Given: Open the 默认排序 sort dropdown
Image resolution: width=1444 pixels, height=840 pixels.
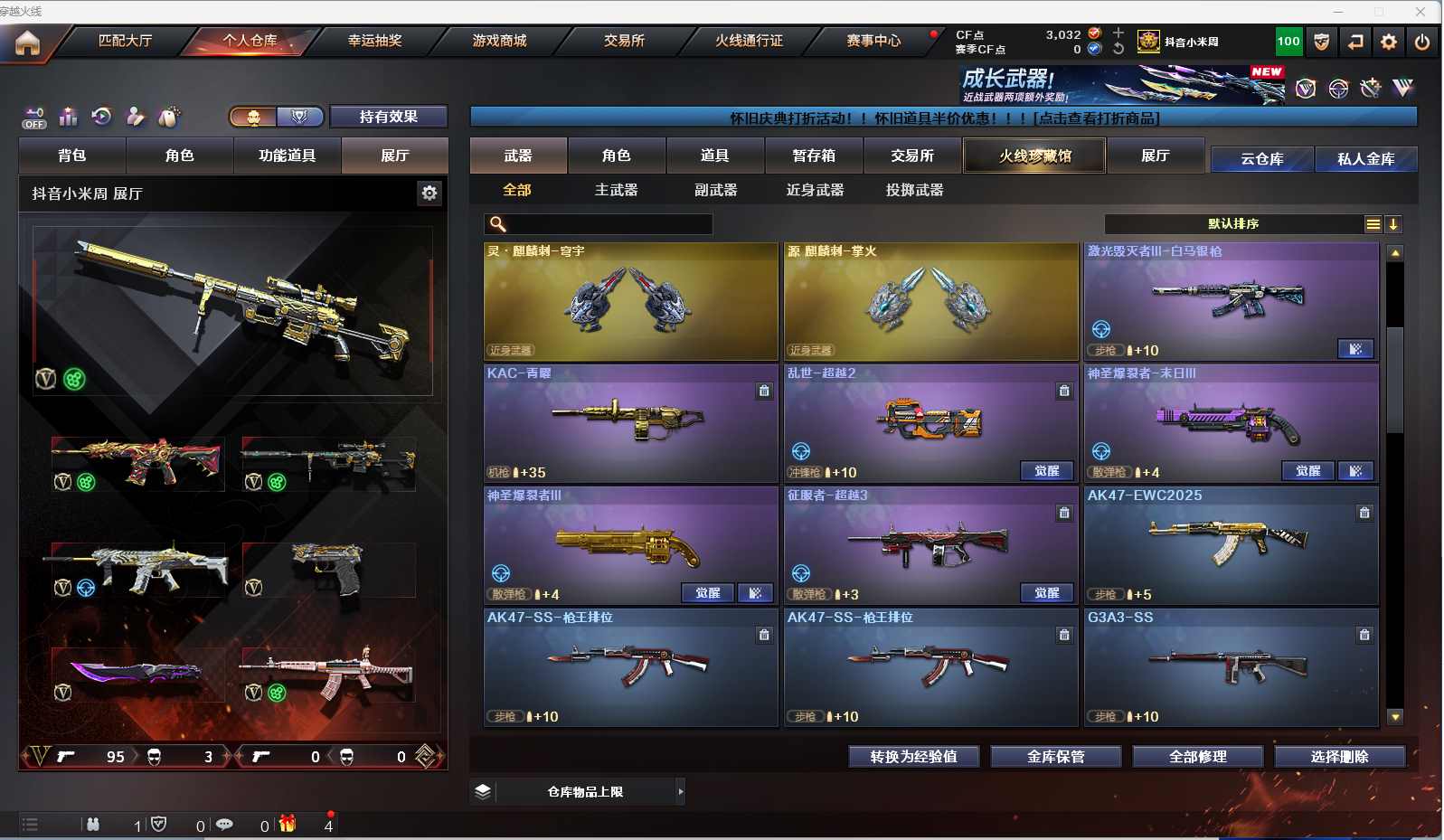Looking at the screenshot, I should pos(1233,224).
